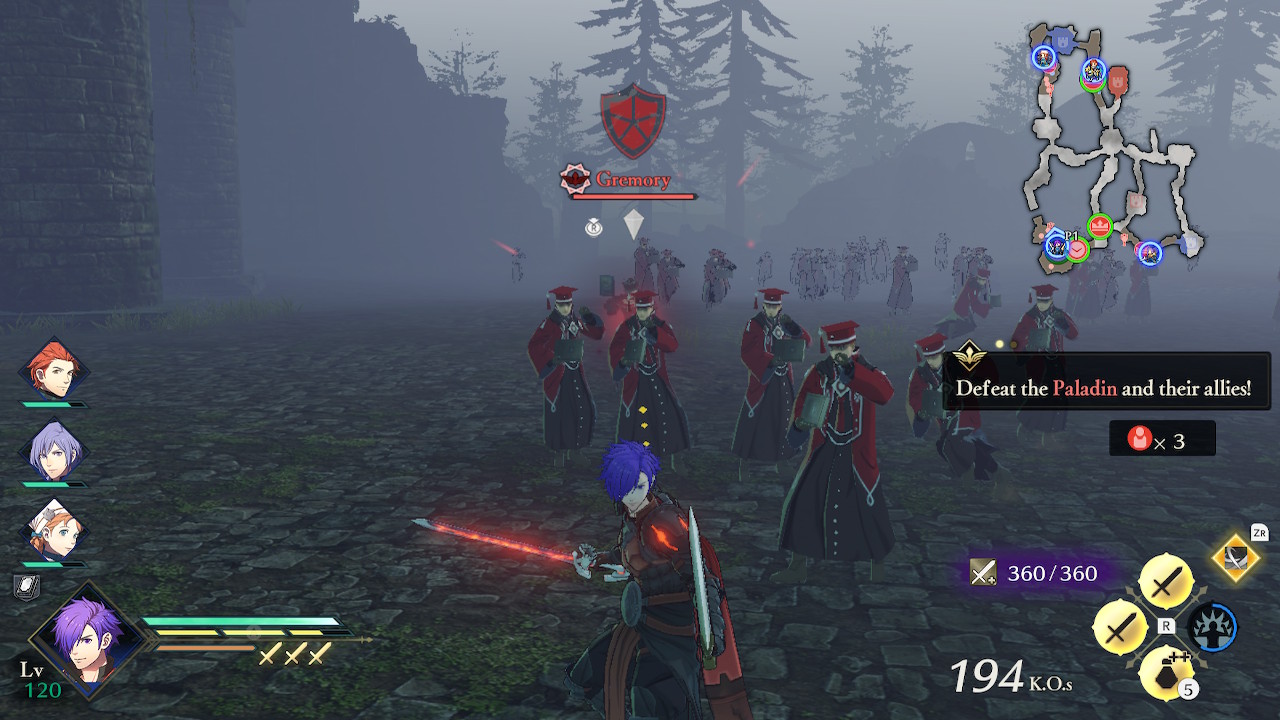Click the blue stronghold icon at the minimap top
The image size is (1280, 720).
point(1062,39)
